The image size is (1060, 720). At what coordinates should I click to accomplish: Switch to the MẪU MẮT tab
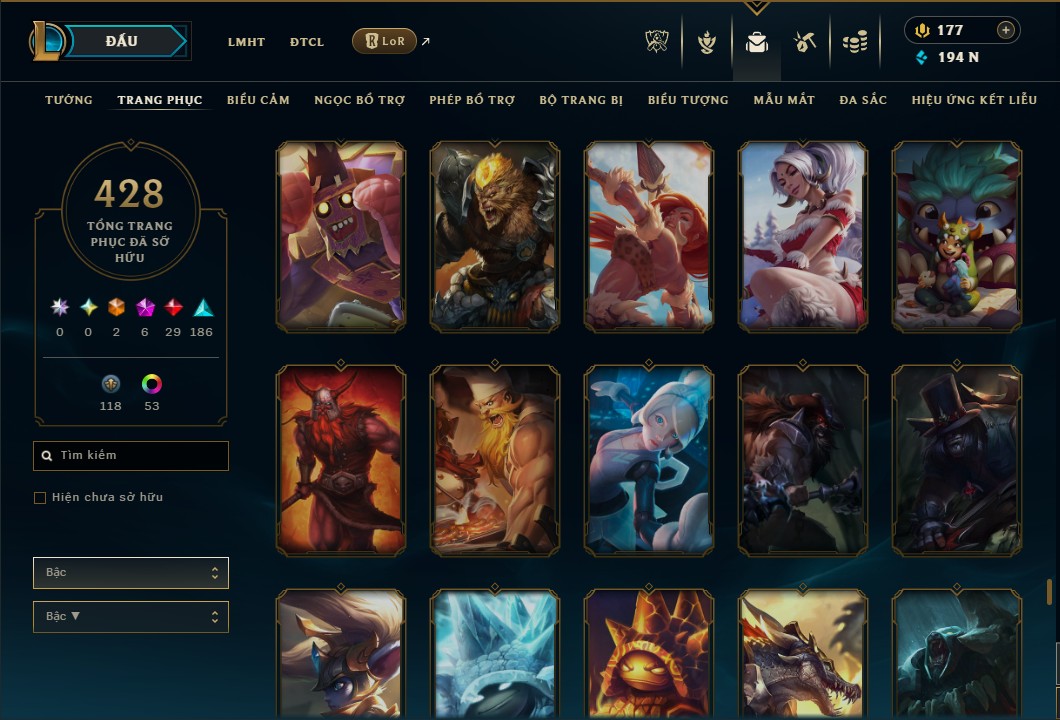[784, 100]
